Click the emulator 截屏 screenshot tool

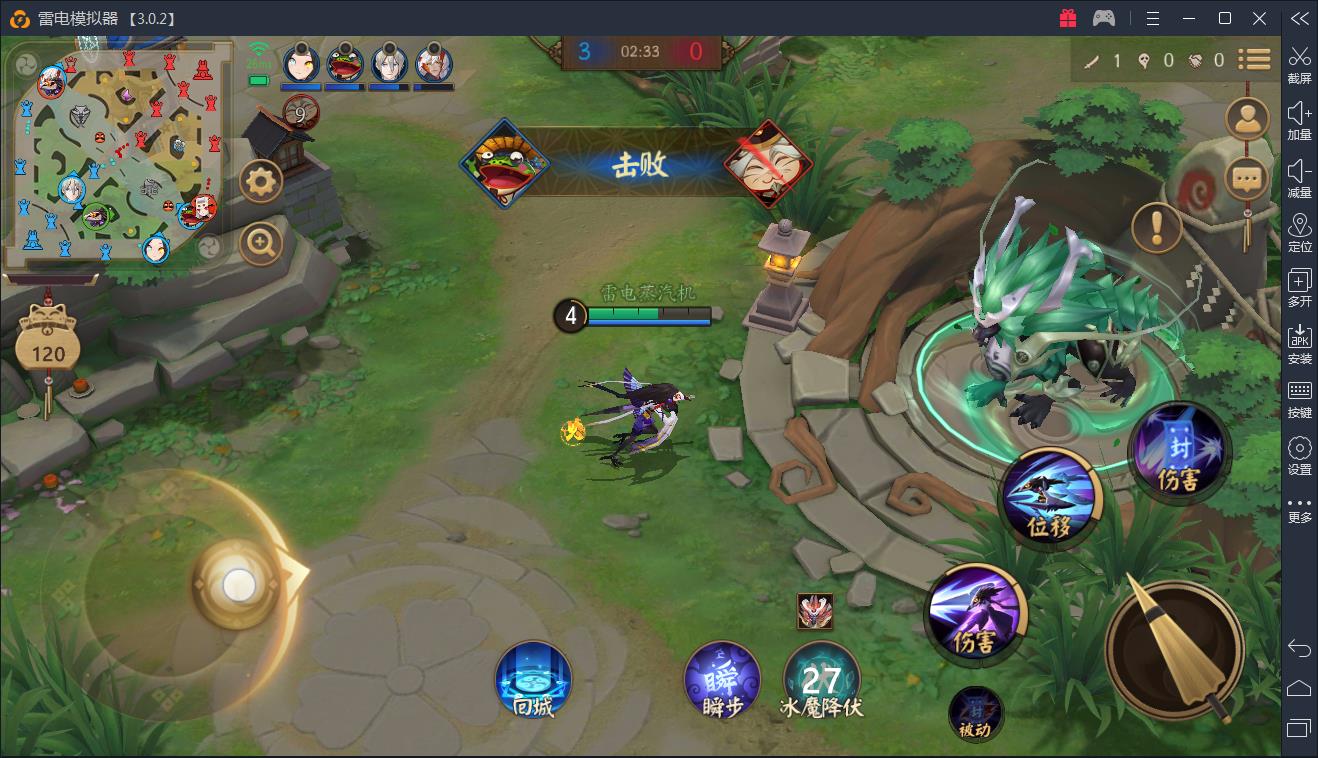point(1299,65)
